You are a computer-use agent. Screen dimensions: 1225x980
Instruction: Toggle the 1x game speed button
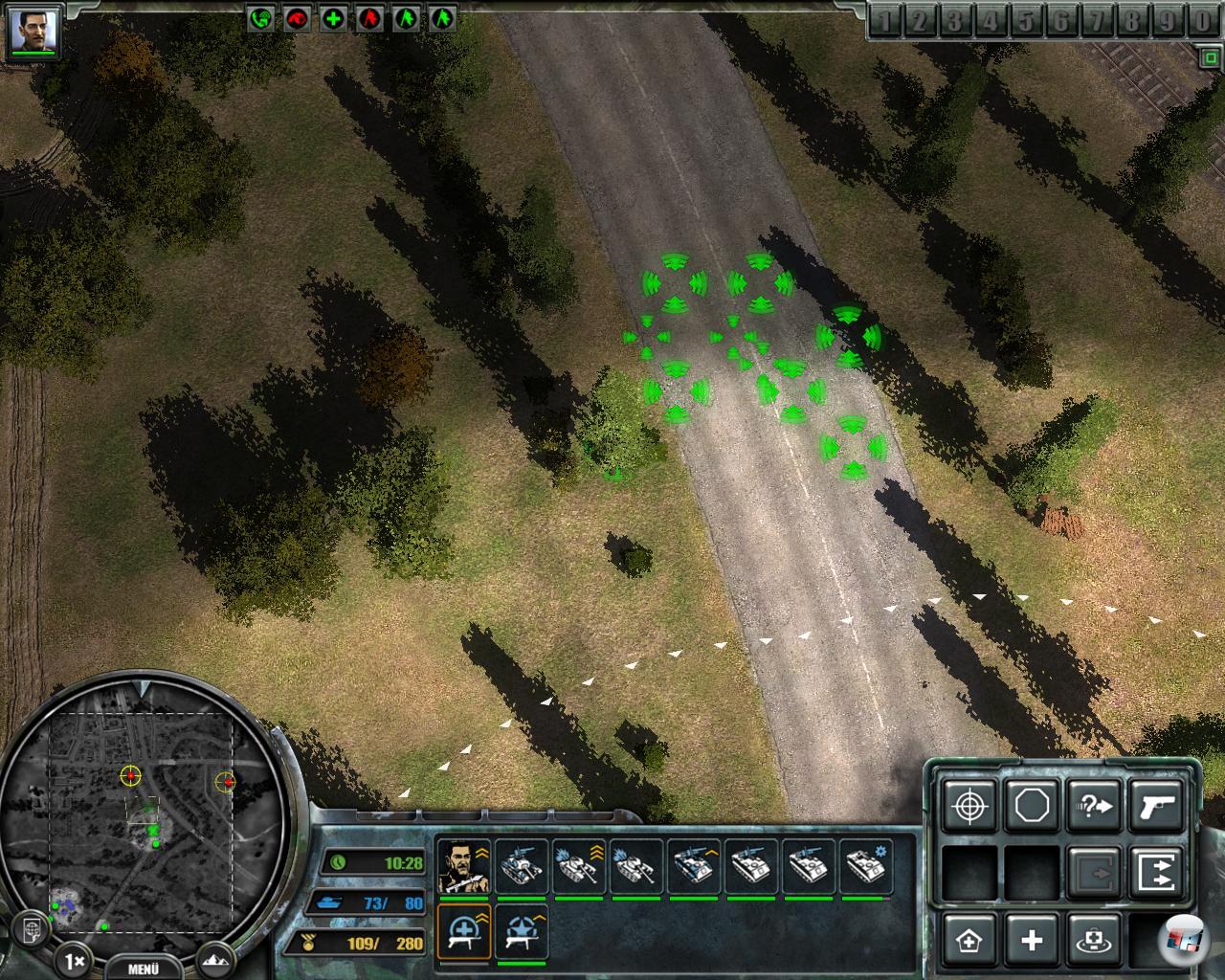point(75,959)
